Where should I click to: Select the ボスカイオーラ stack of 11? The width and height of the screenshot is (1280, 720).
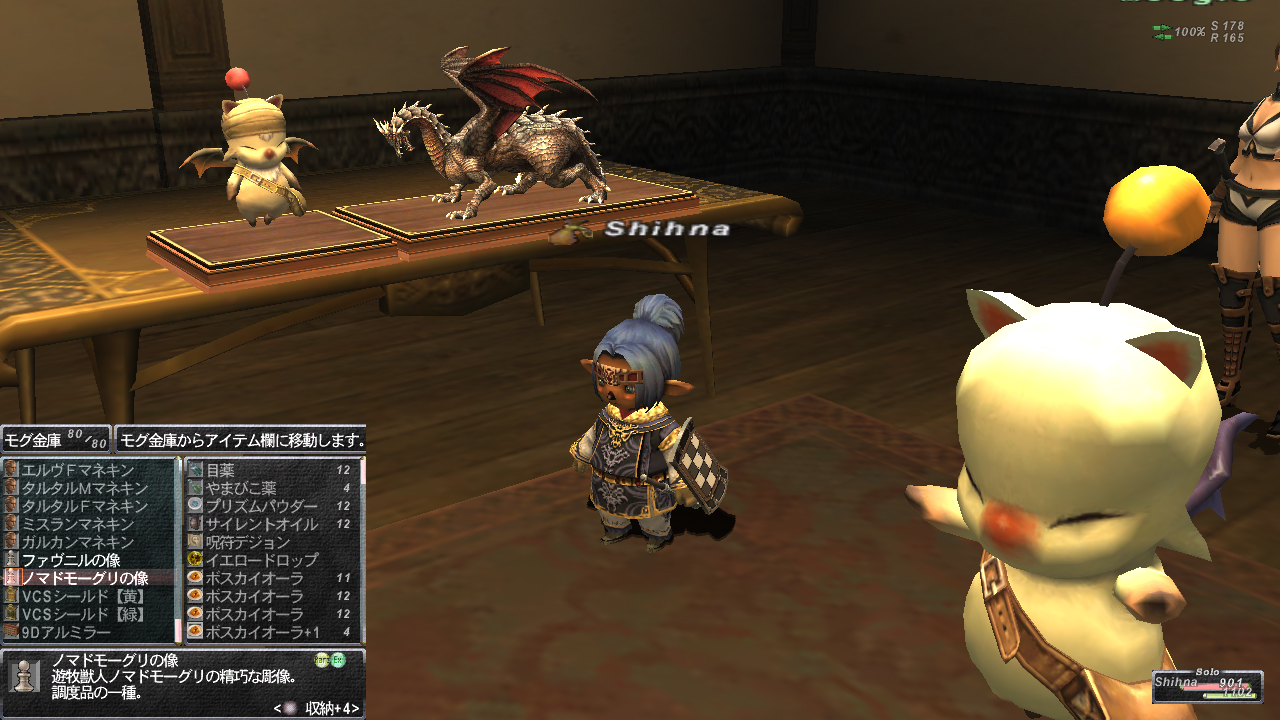(254, 578)
